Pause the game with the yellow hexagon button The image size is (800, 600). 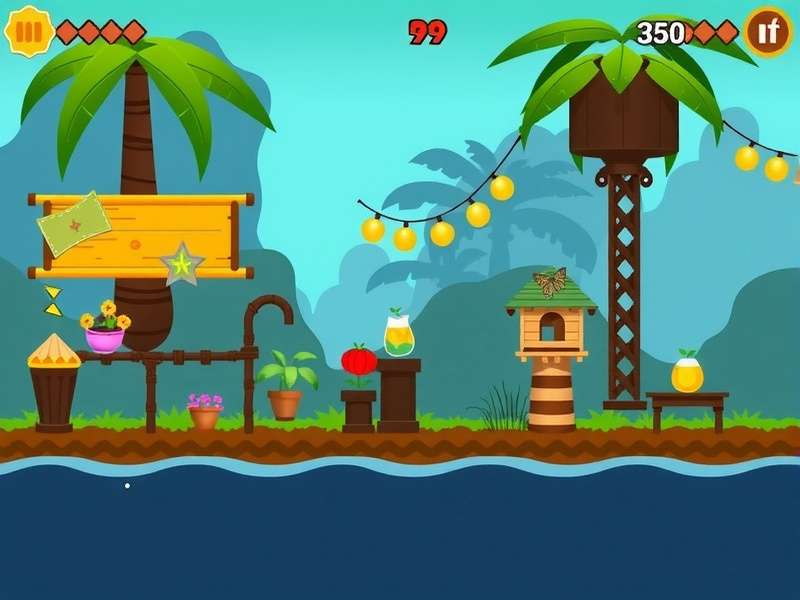[29, 31]
